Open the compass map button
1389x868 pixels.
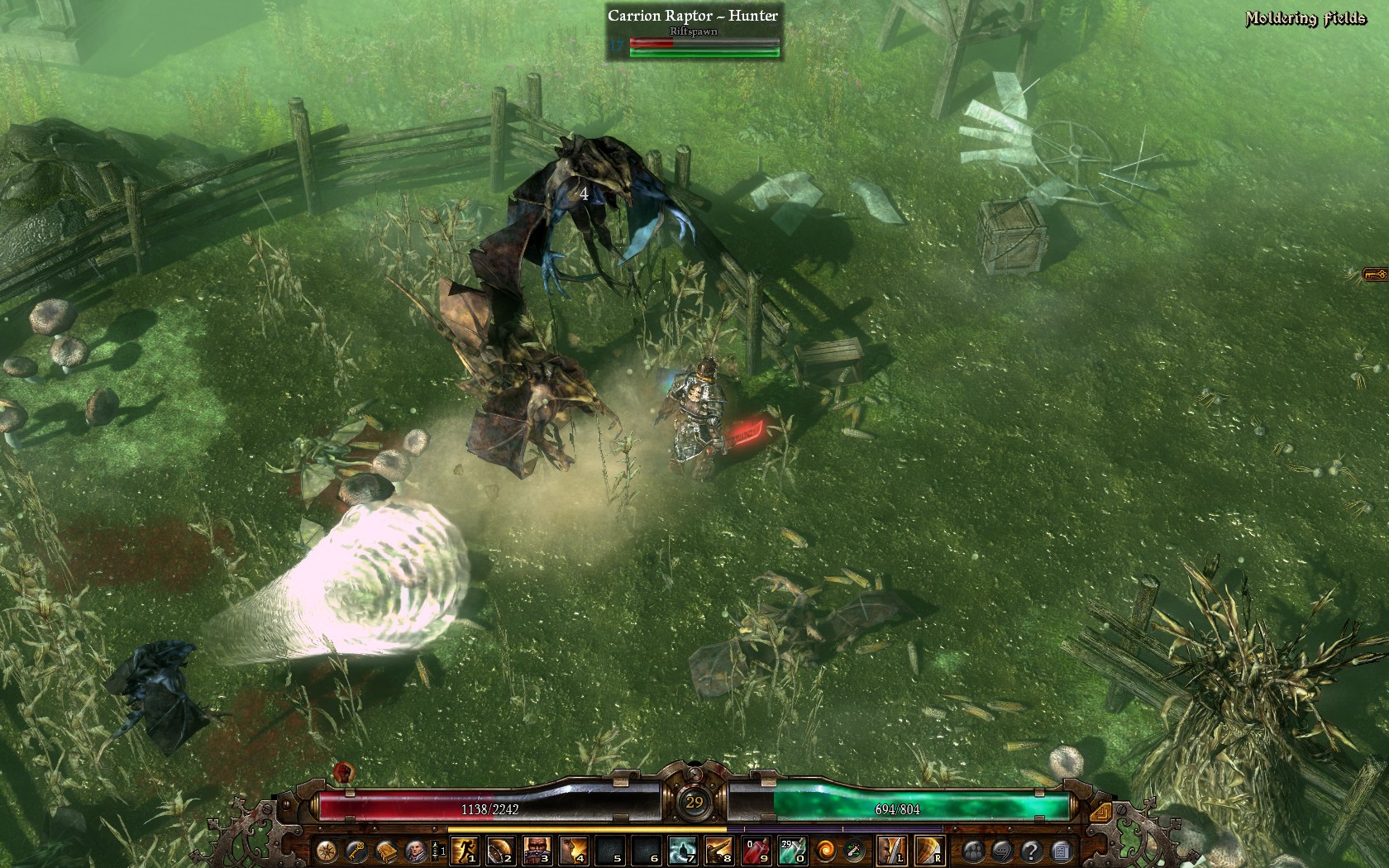point(327,850)
